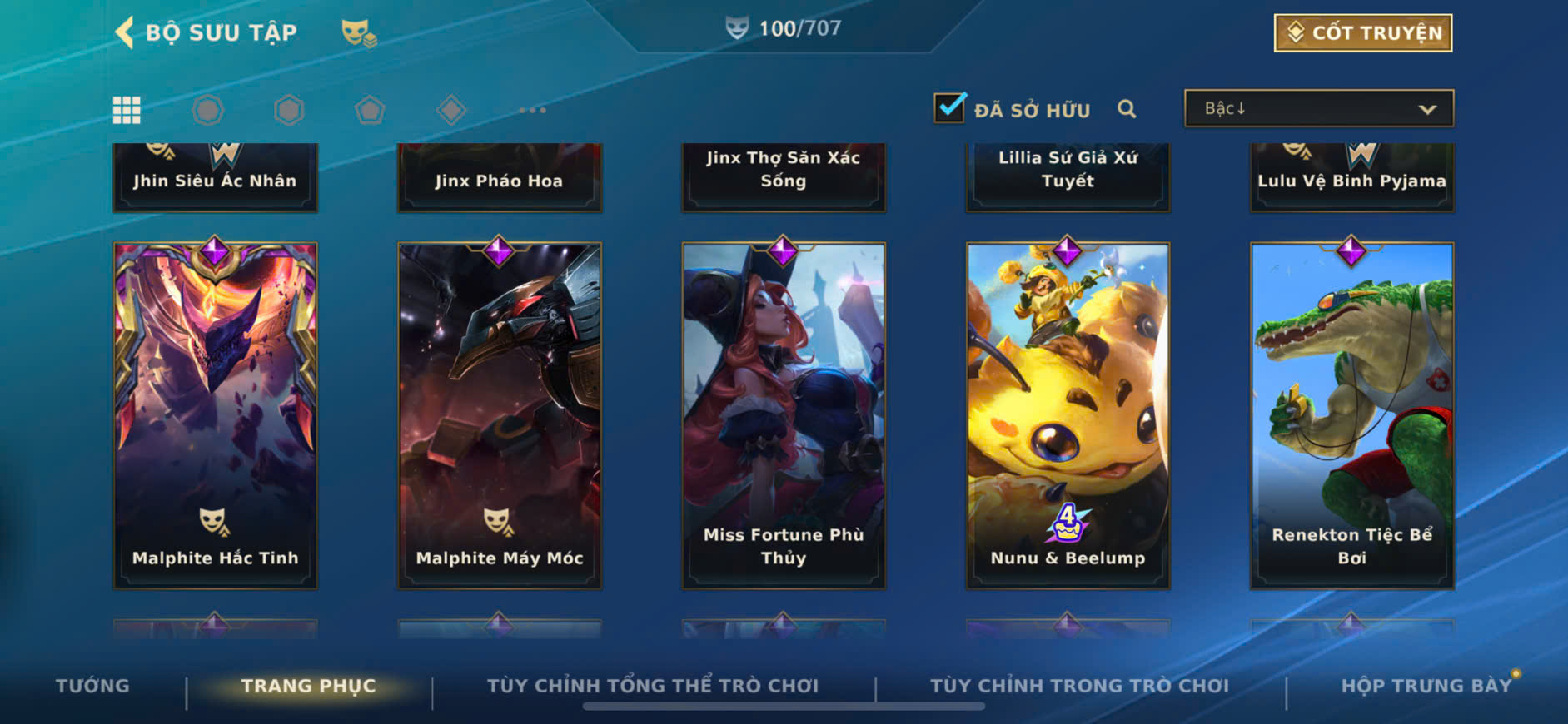Image resolution: width=1568 pixels, height=724 pixels.
Task: Select the Malphite Hắc Tinh skin card
Action: pos(215,416)
